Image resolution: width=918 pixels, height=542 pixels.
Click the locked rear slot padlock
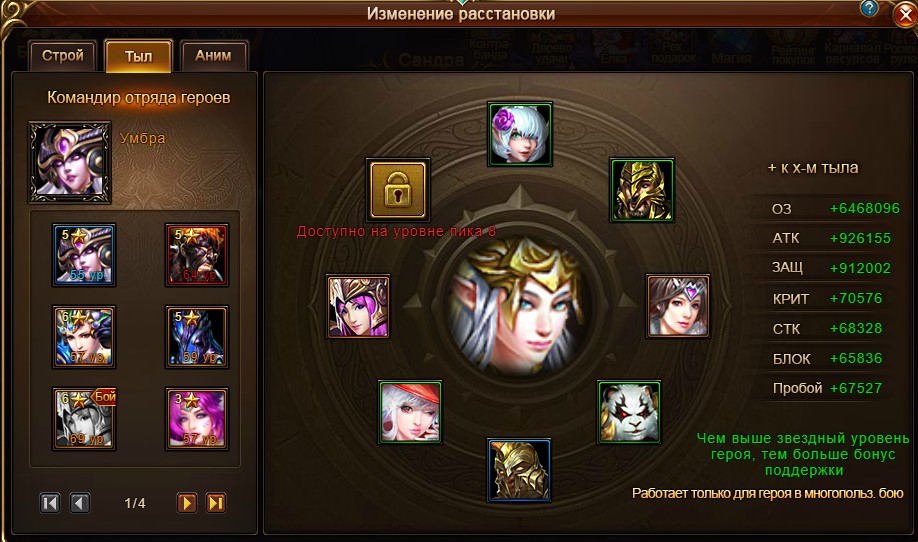398,188
